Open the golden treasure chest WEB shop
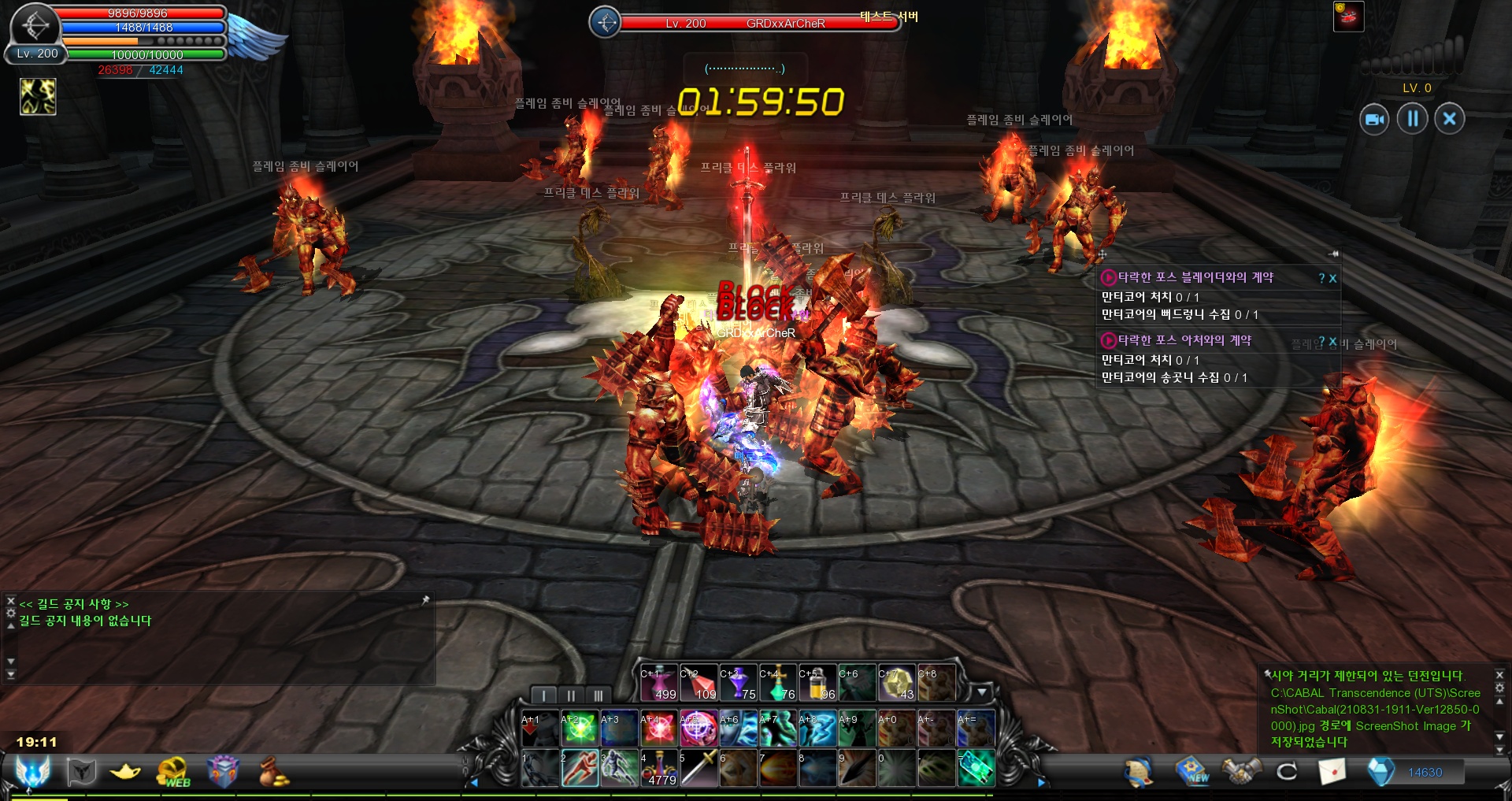Image resolution: width=1512 pixels, height=801 pixels. click(x=173, y=772)
